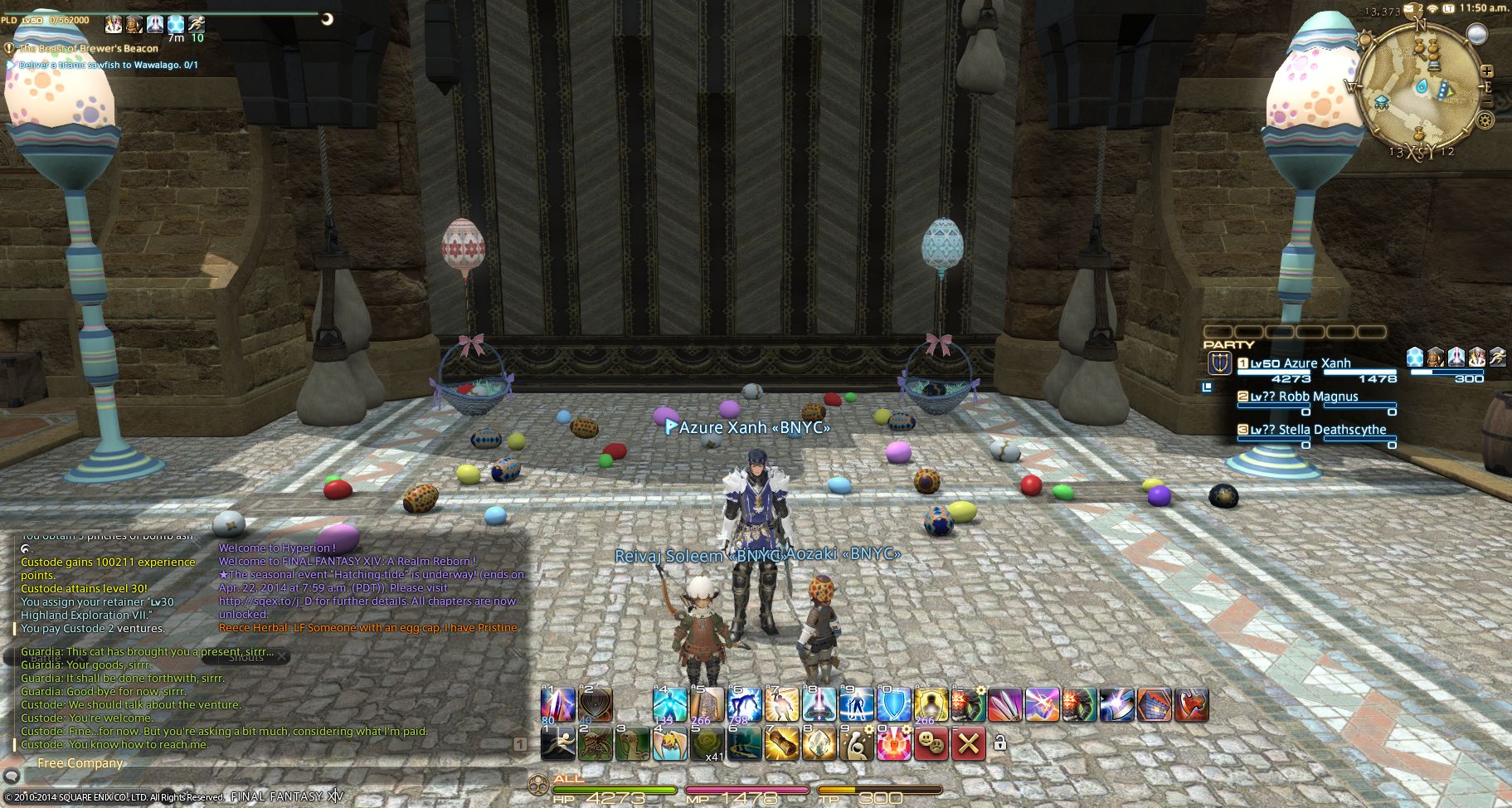Activate the sprint running figure action
The height and width of the screenshot is (808, 1512).
coord(557,744)
